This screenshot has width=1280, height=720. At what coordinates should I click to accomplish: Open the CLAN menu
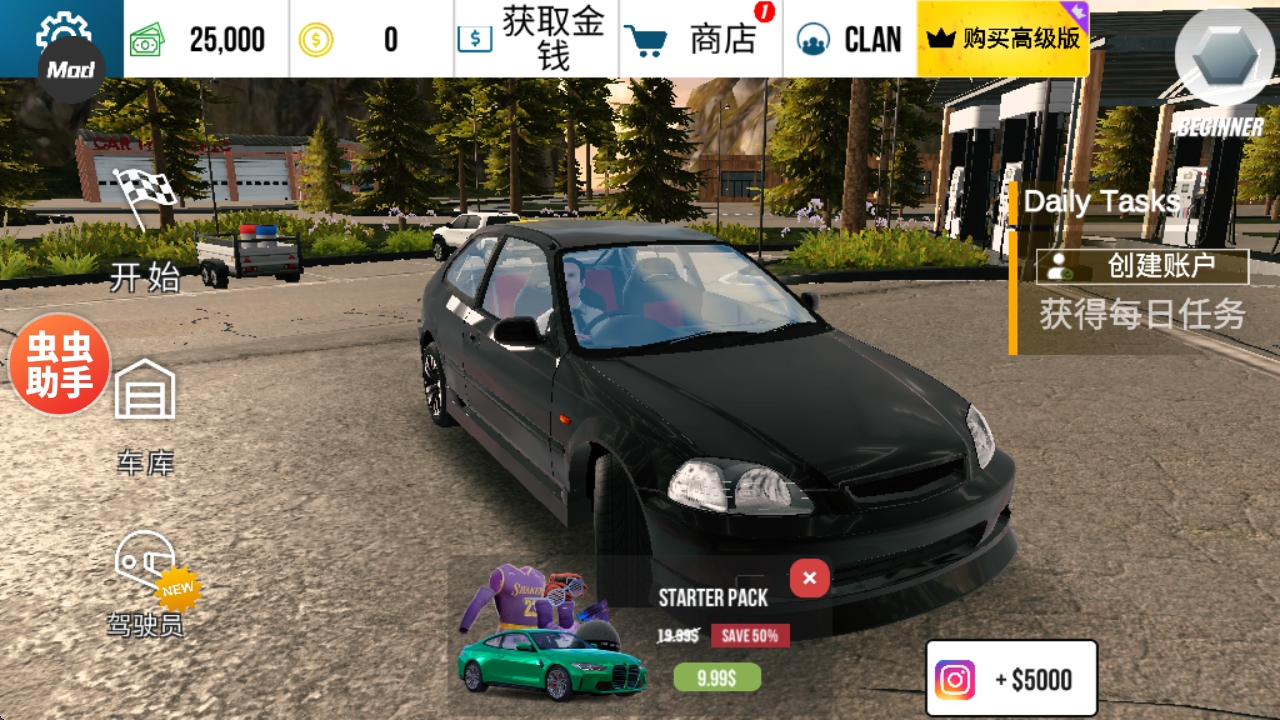(850, 40)
